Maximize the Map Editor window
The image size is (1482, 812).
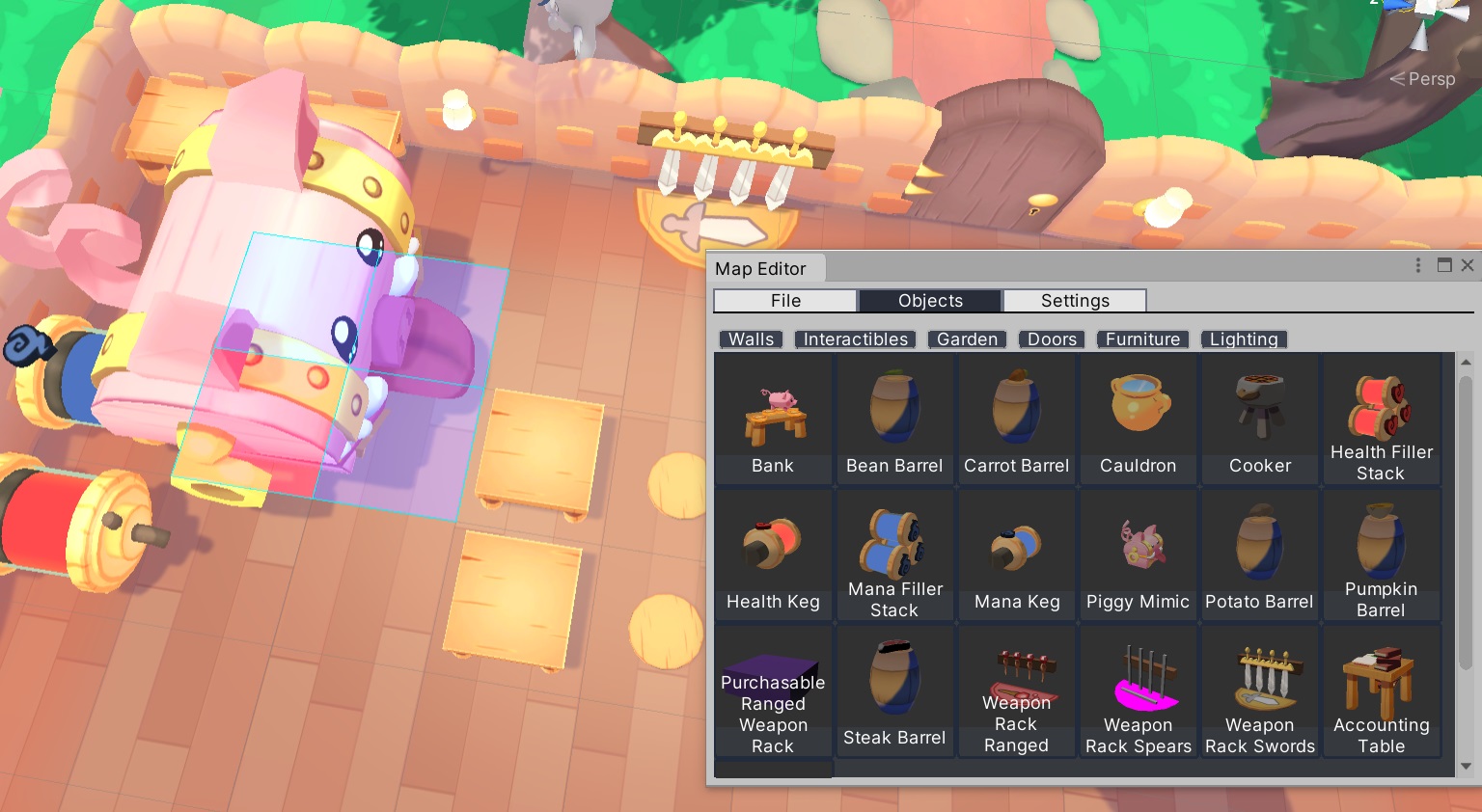[1444, 265]
